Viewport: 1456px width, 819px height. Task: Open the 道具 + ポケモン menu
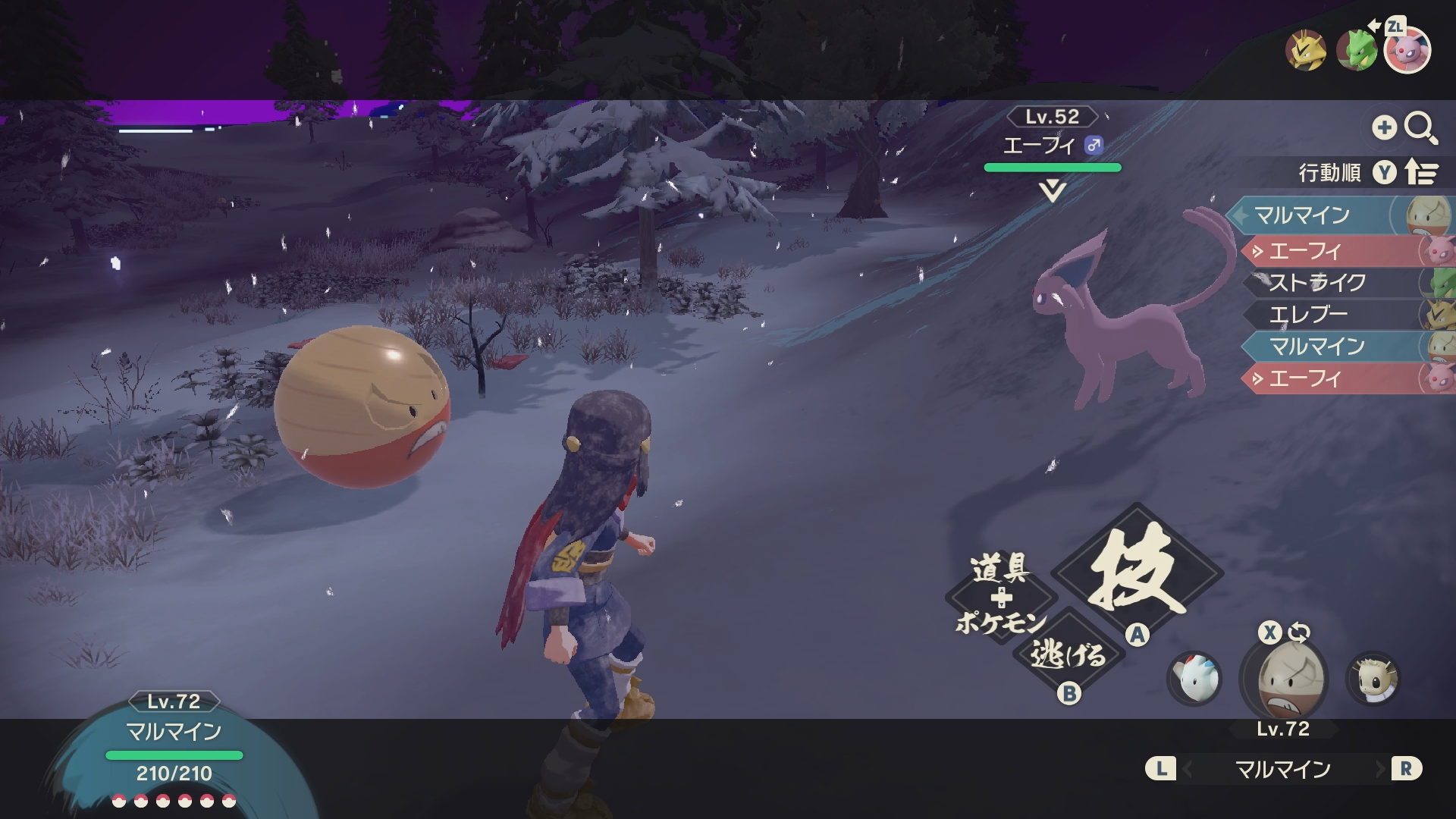click(x=1000, y=597)
